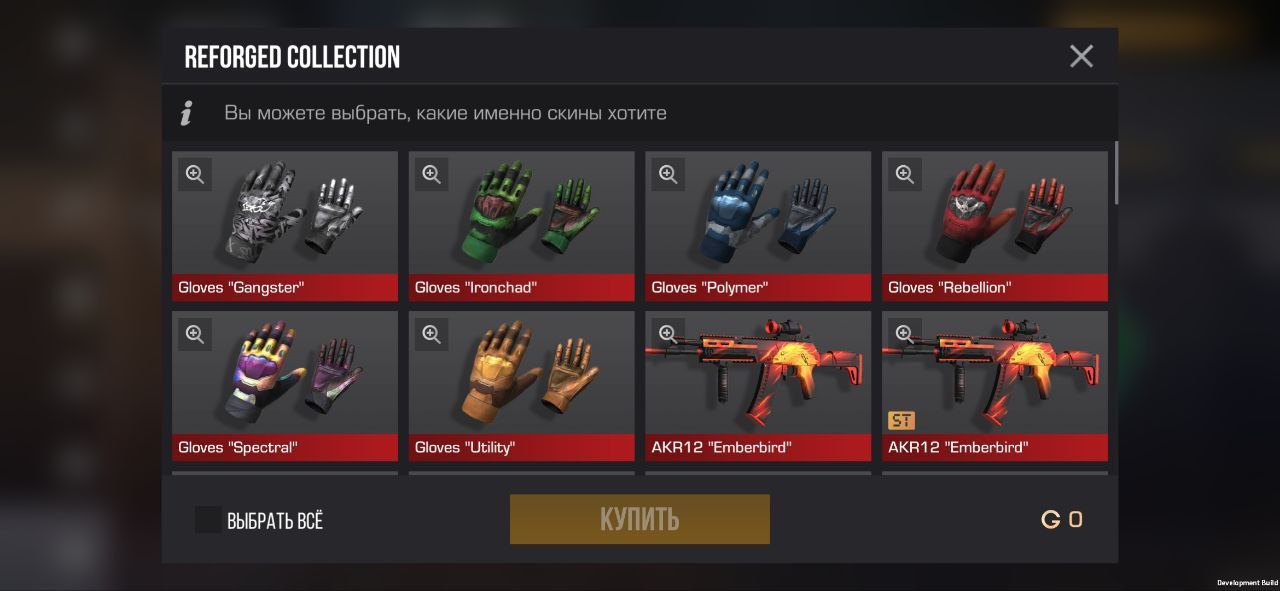Viewport: 1280px width, 591px height.
Task: Toggle the ВЫБРАТЬ ВСЁ checkbox
Action: tap(208, 520)
